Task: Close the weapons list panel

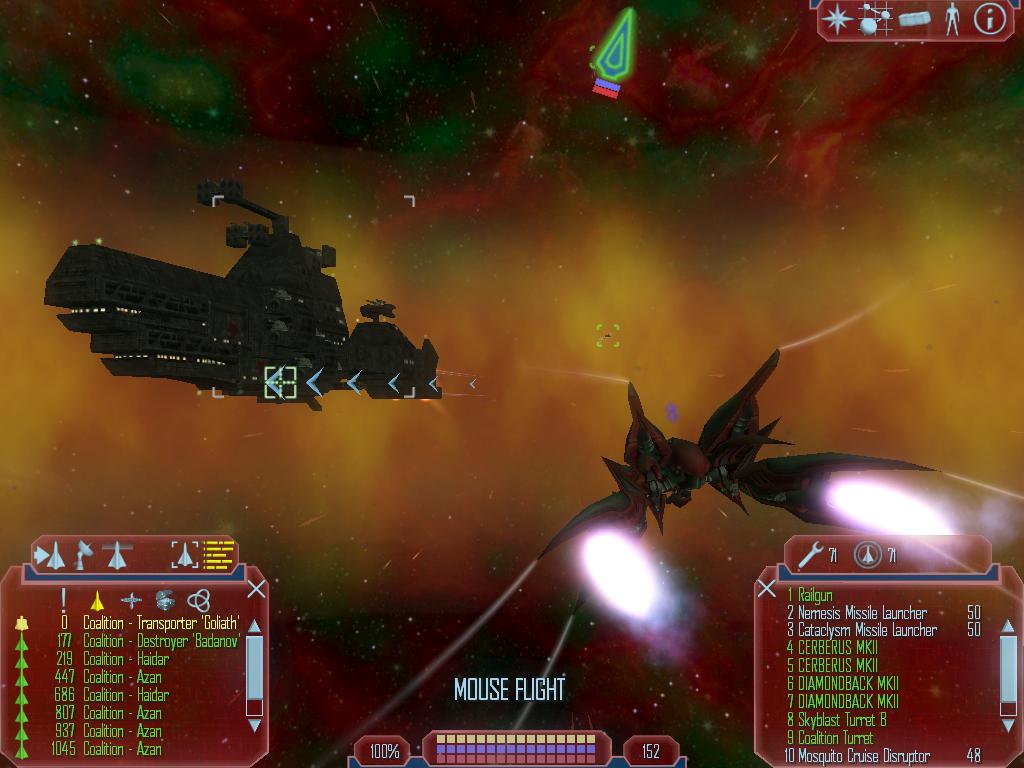Action: tap(767, 588)
